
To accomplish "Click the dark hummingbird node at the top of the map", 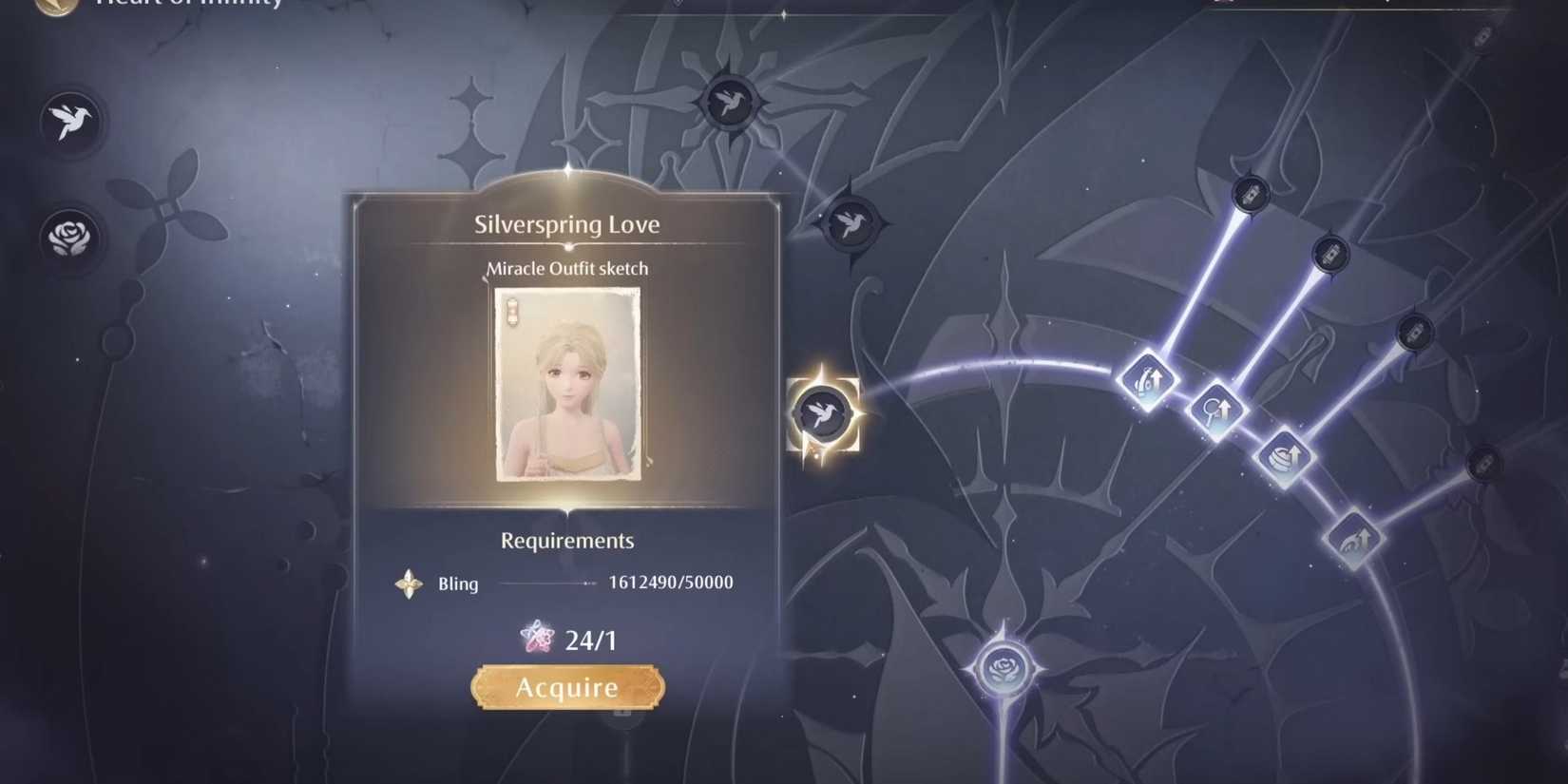I will (730, 101).
